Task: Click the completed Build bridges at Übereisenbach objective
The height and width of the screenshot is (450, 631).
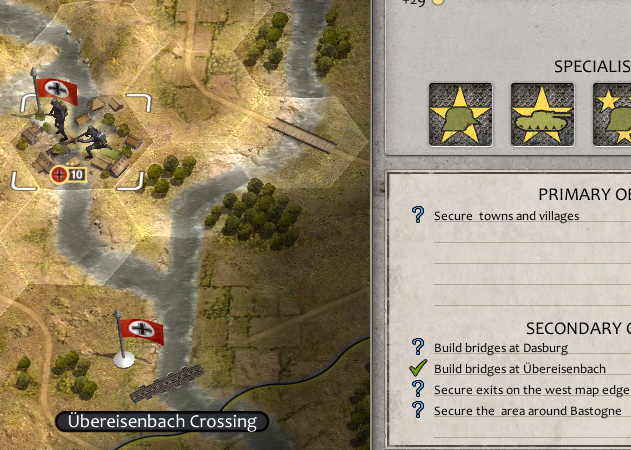Action: pos(519,369)
